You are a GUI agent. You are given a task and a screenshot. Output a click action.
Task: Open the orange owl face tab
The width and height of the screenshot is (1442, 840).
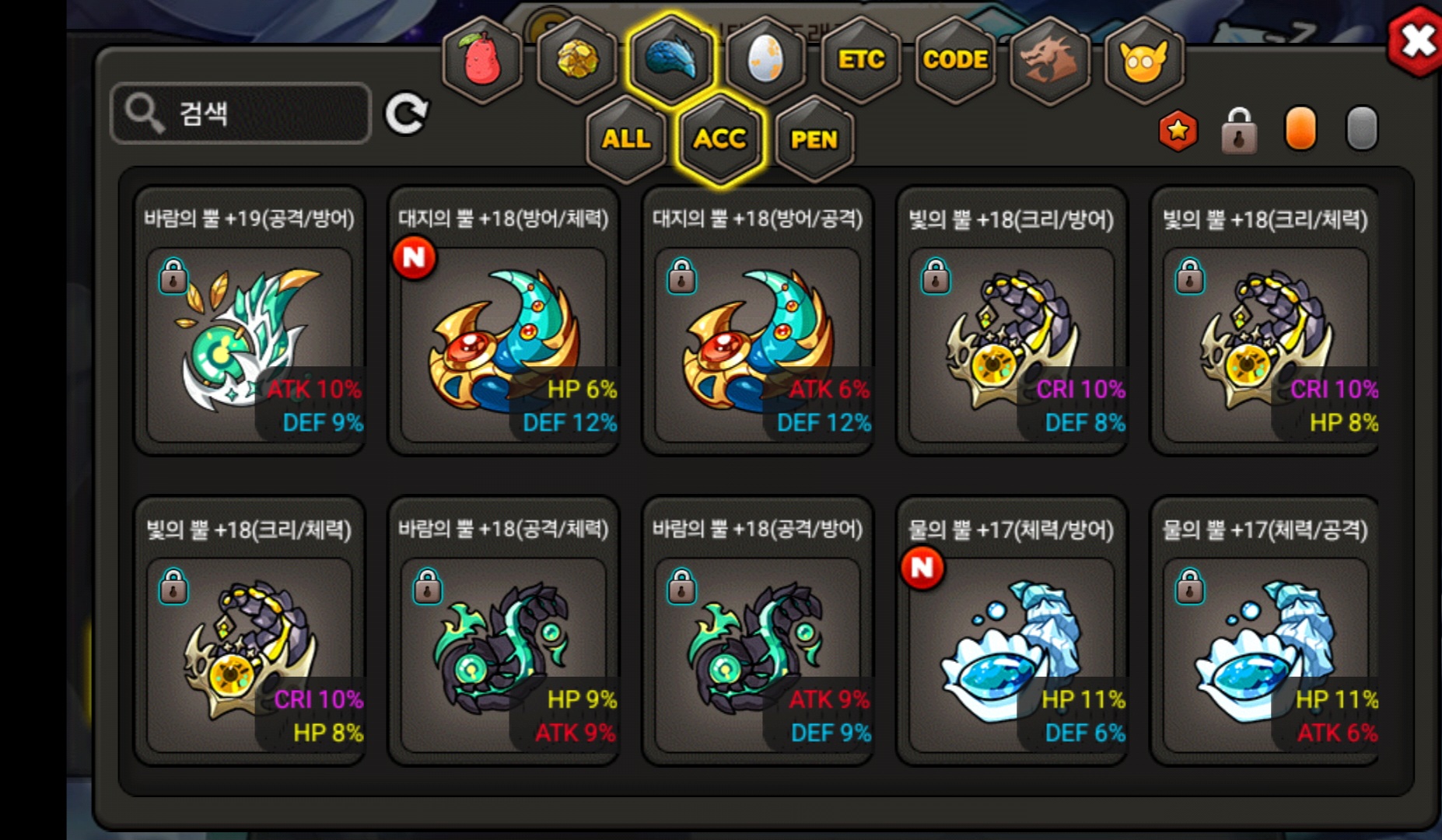click(1143, 60)
